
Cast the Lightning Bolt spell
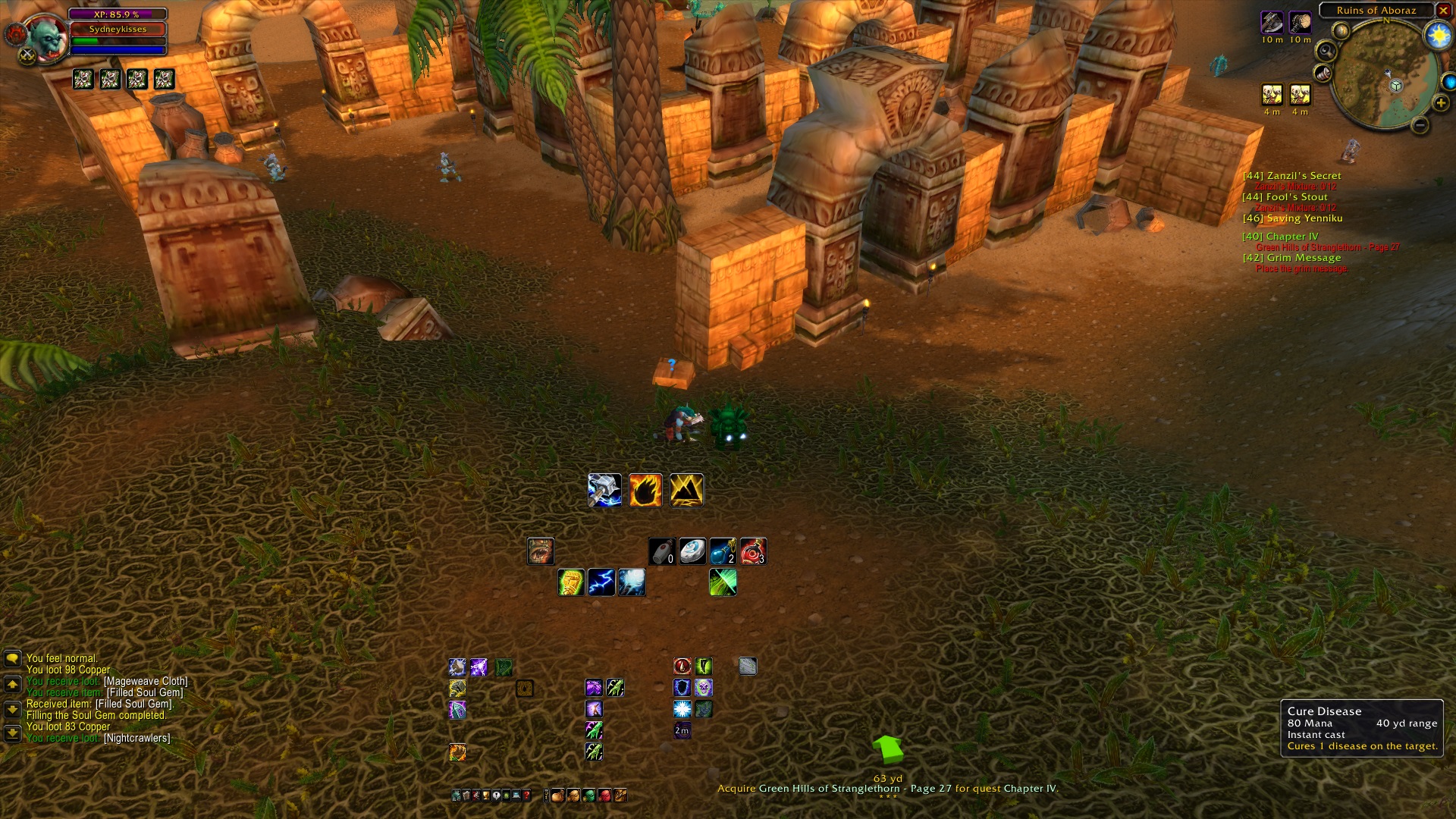click(600, 582)
